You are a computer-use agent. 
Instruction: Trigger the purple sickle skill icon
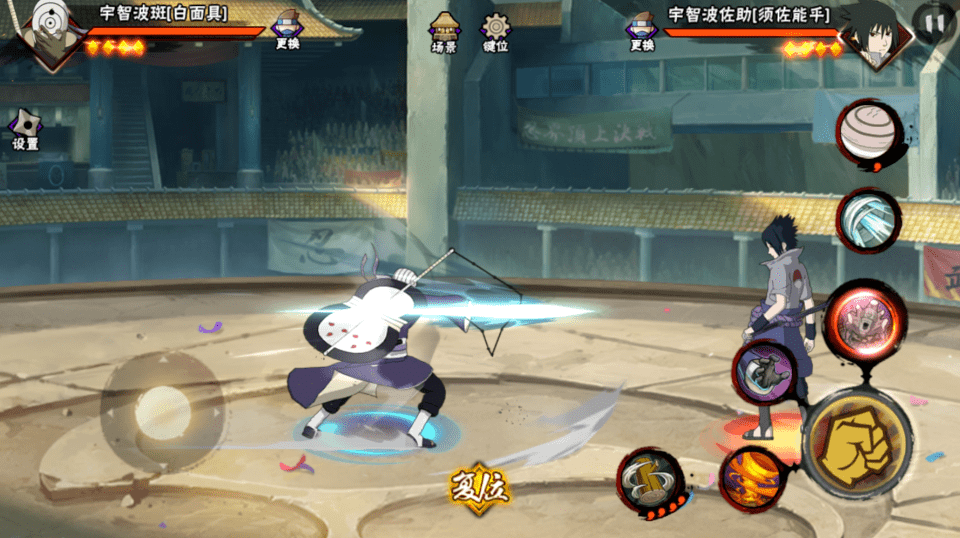(765, 372)
